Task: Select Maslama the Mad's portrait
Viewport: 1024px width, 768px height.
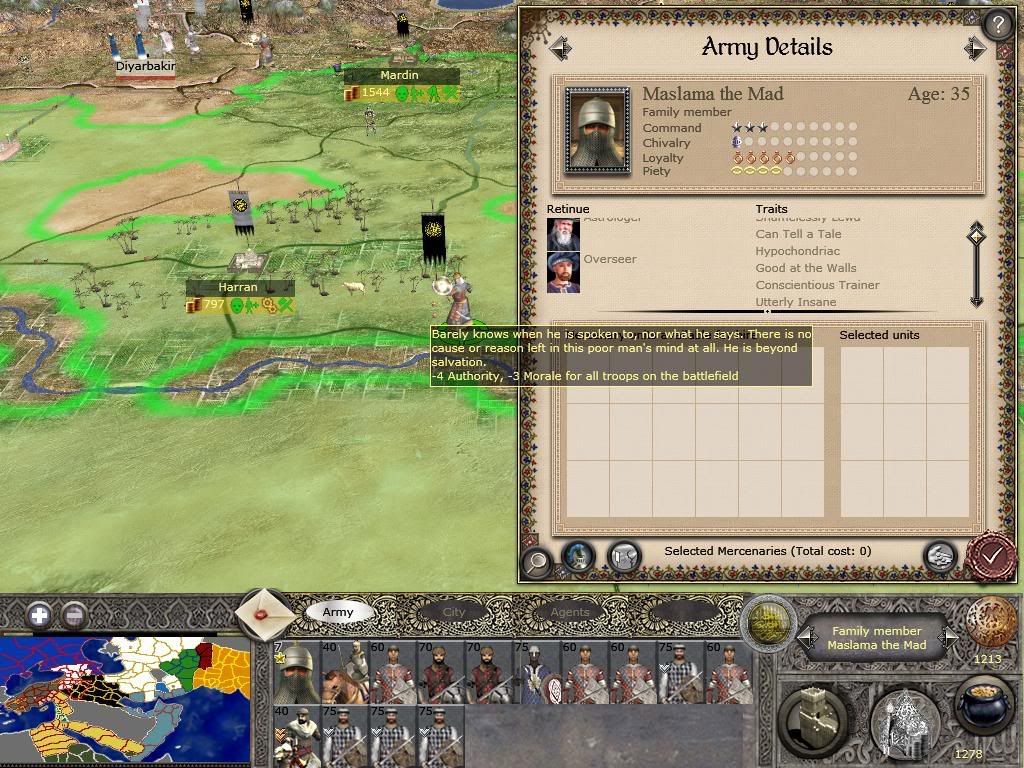Action: point(597,130)
